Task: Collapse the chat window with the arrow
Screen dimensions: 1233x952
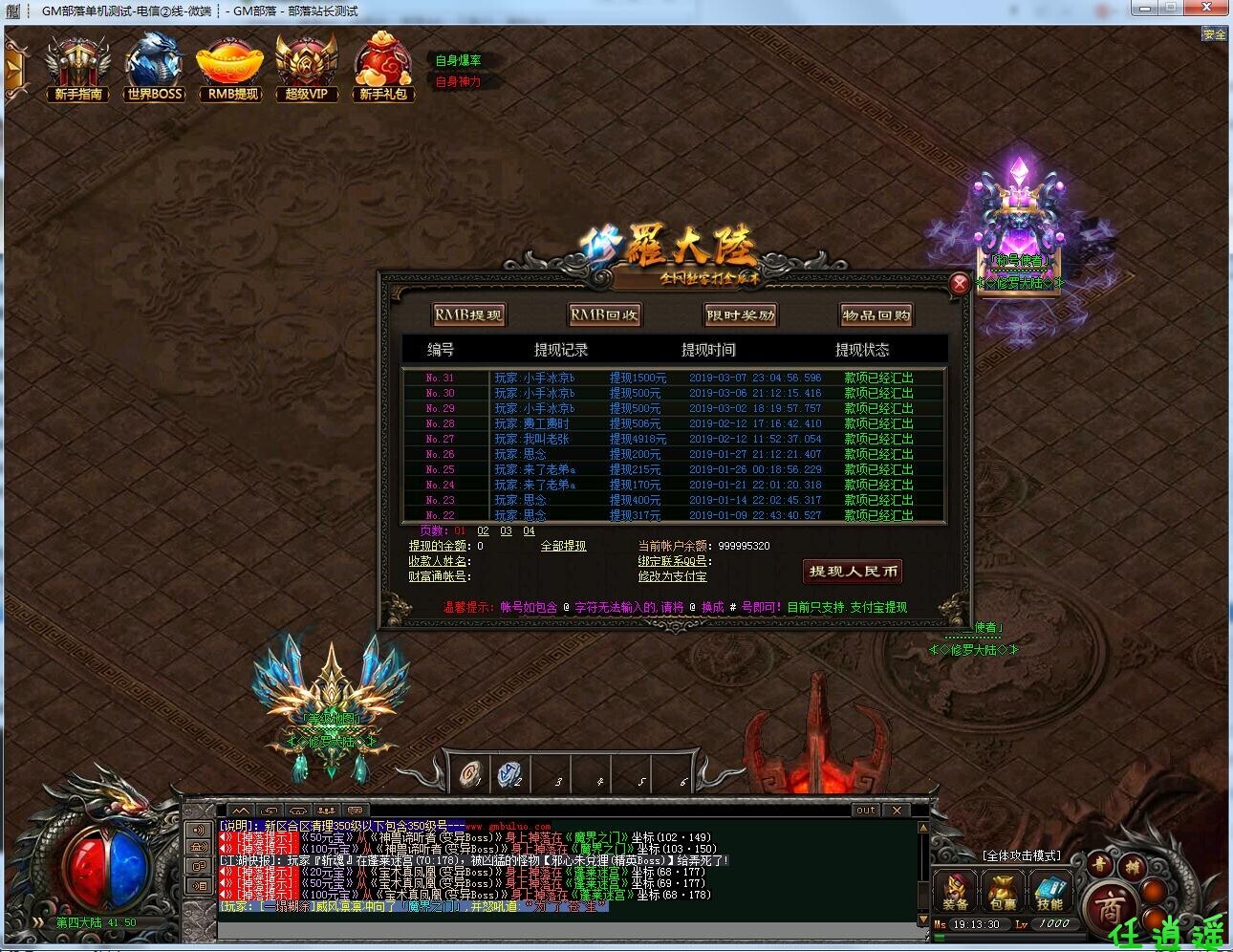Action: click(242, 810)
